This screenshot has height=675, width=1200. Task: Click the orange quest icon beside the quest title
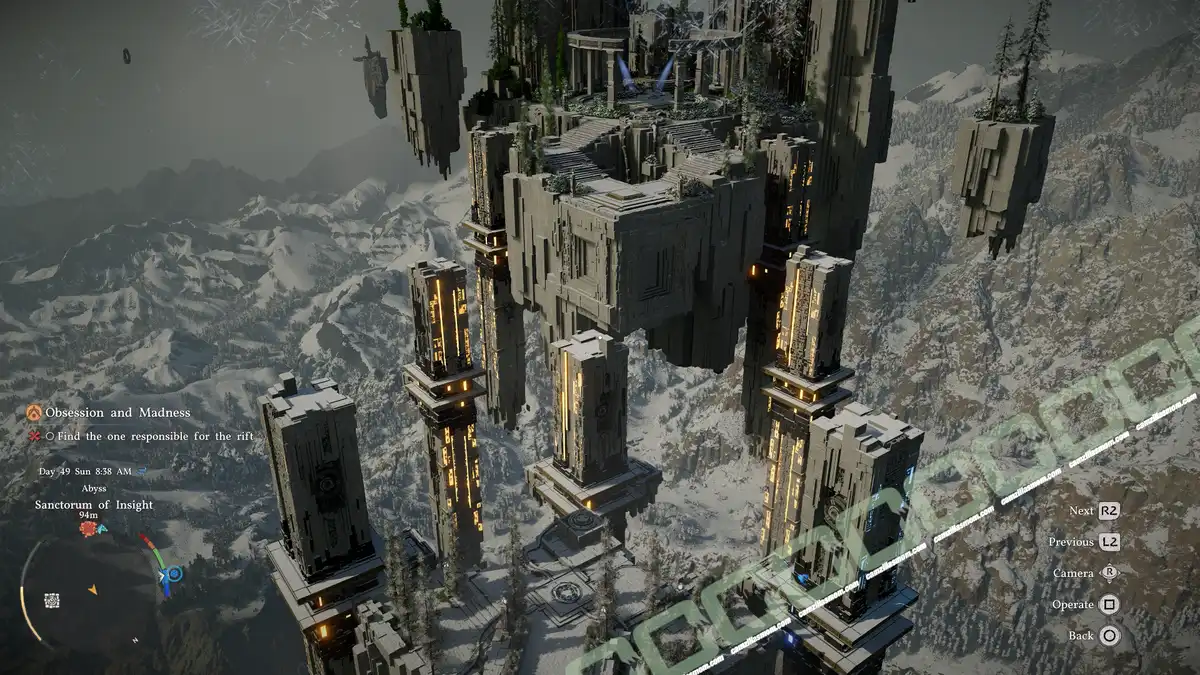[x=34, y=412]
